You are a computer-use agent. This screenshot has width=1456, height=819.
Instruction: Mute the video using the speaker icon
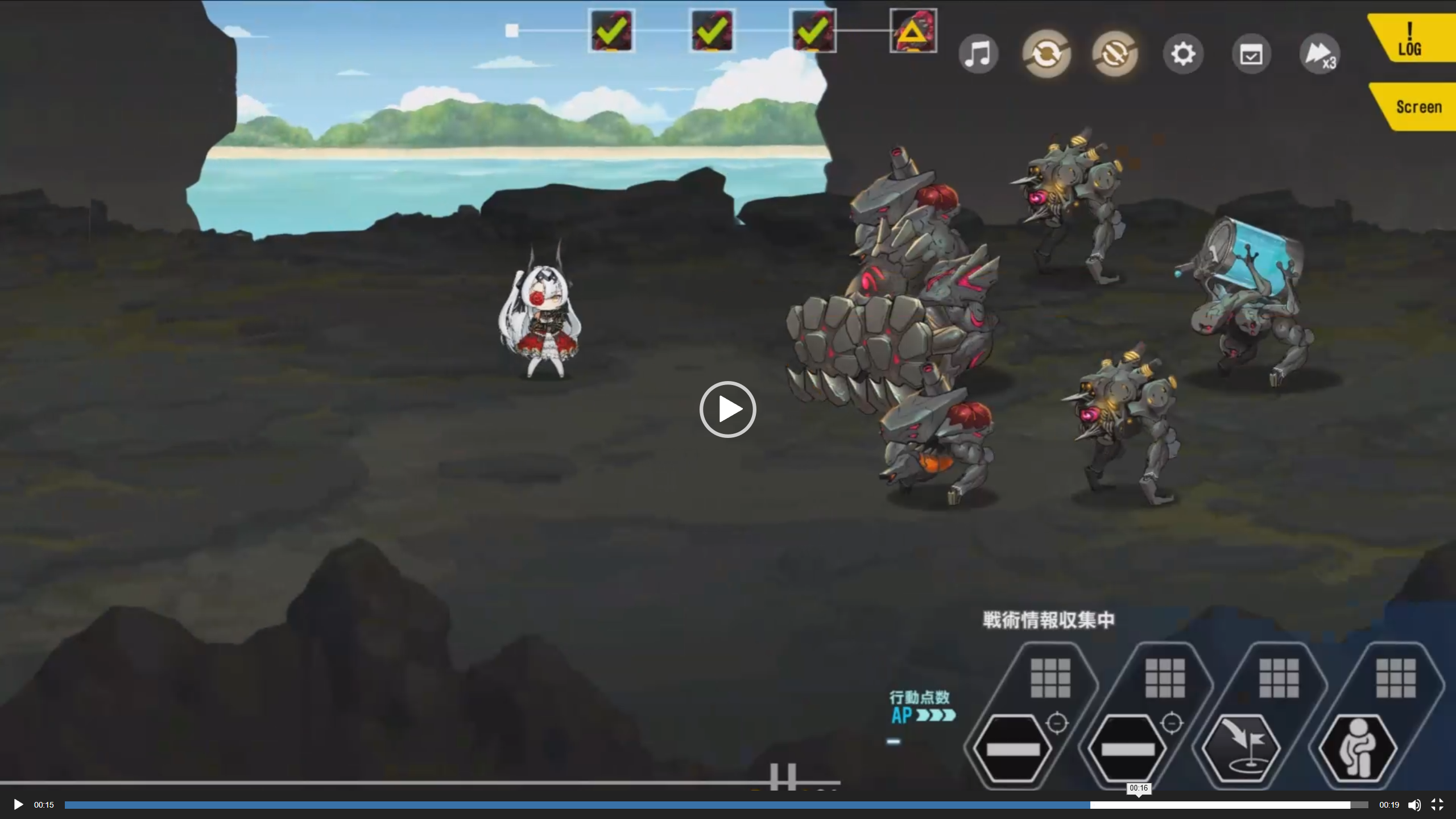(x=1414, y=805)
